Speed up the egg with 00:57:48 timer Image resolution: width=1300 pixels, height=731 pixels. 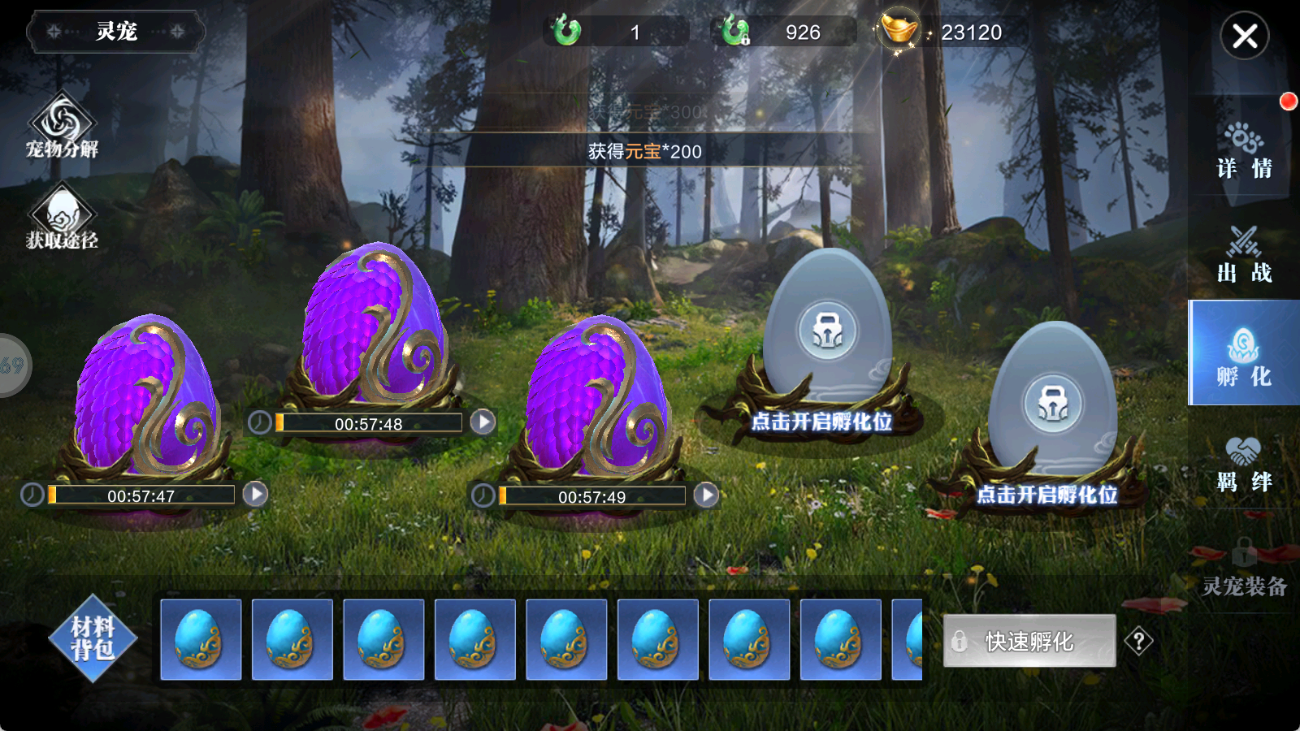483,422
